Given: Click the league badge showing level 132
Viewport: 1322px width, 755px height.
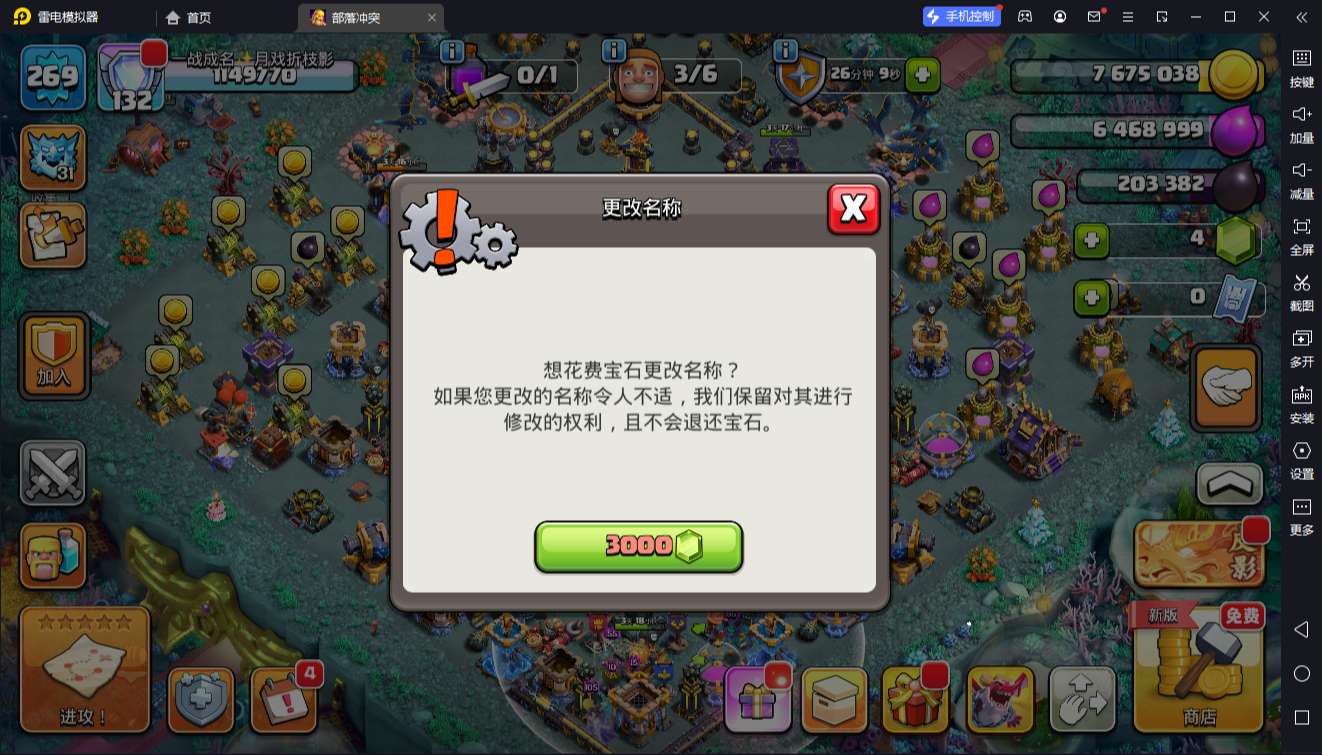Looking at the screenshot, I should (x=128, y=78).
